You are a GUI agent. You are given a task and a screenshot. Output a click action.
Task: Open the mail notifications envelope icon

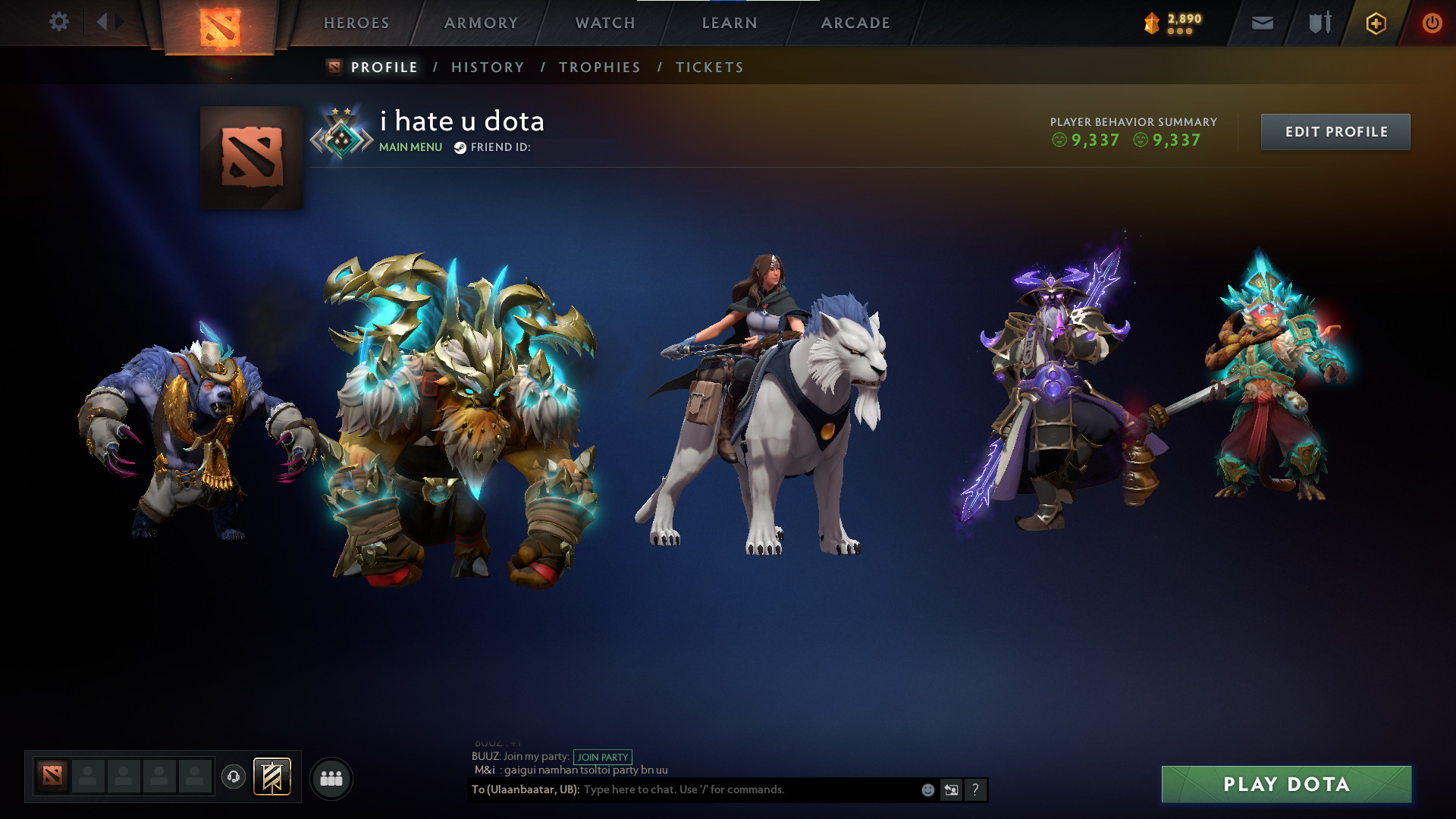pos(1262,23)
